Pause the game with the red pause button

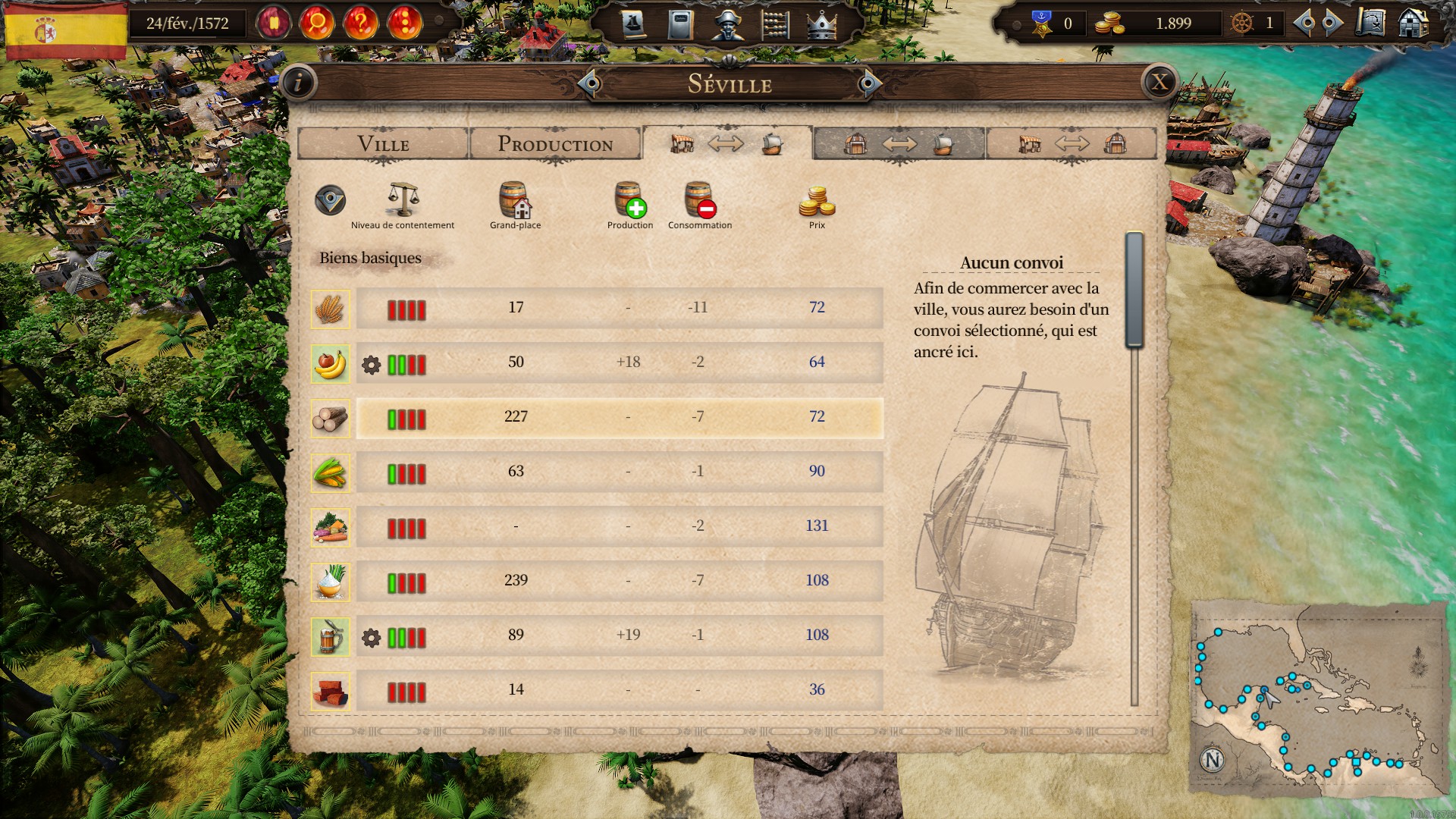(274, 24)
